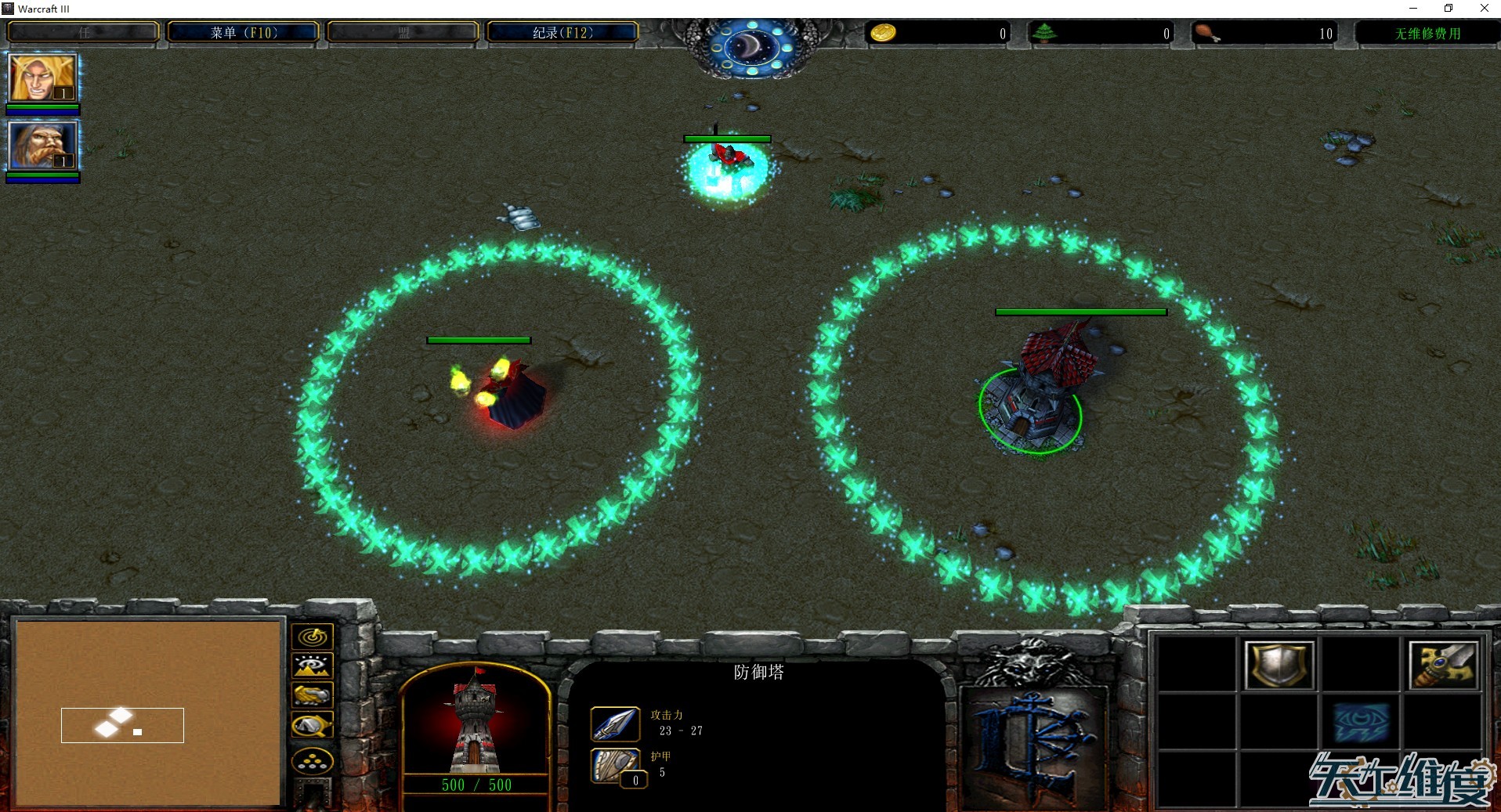Viewport: 1501px width, 812px height.
Task: Toggle minimap ally color mode button
Action: [312, 695]
